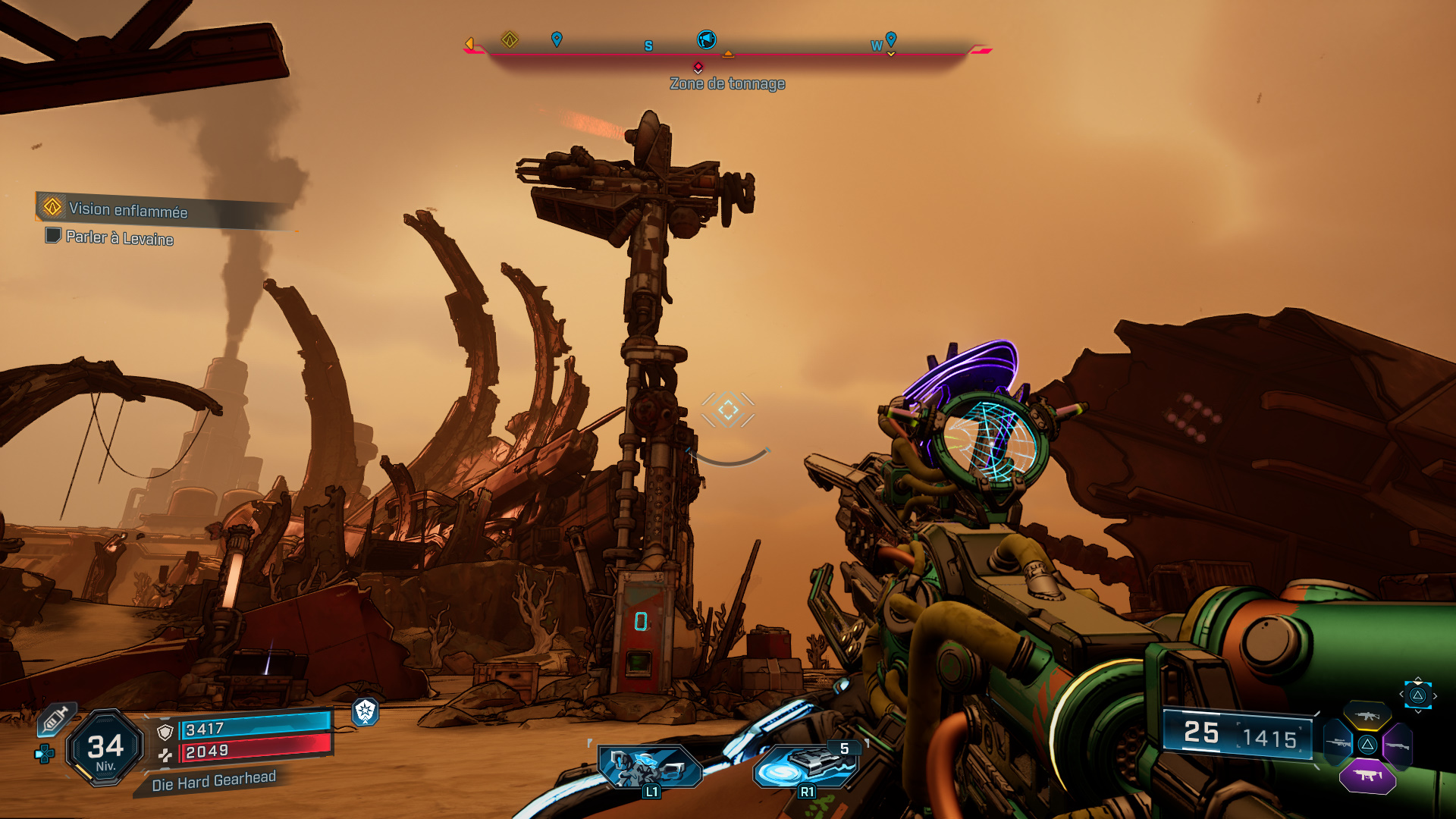Select the Parler à Levaine objective
1456x819 pixels.
pyautogui.click(x=119, y=238)
